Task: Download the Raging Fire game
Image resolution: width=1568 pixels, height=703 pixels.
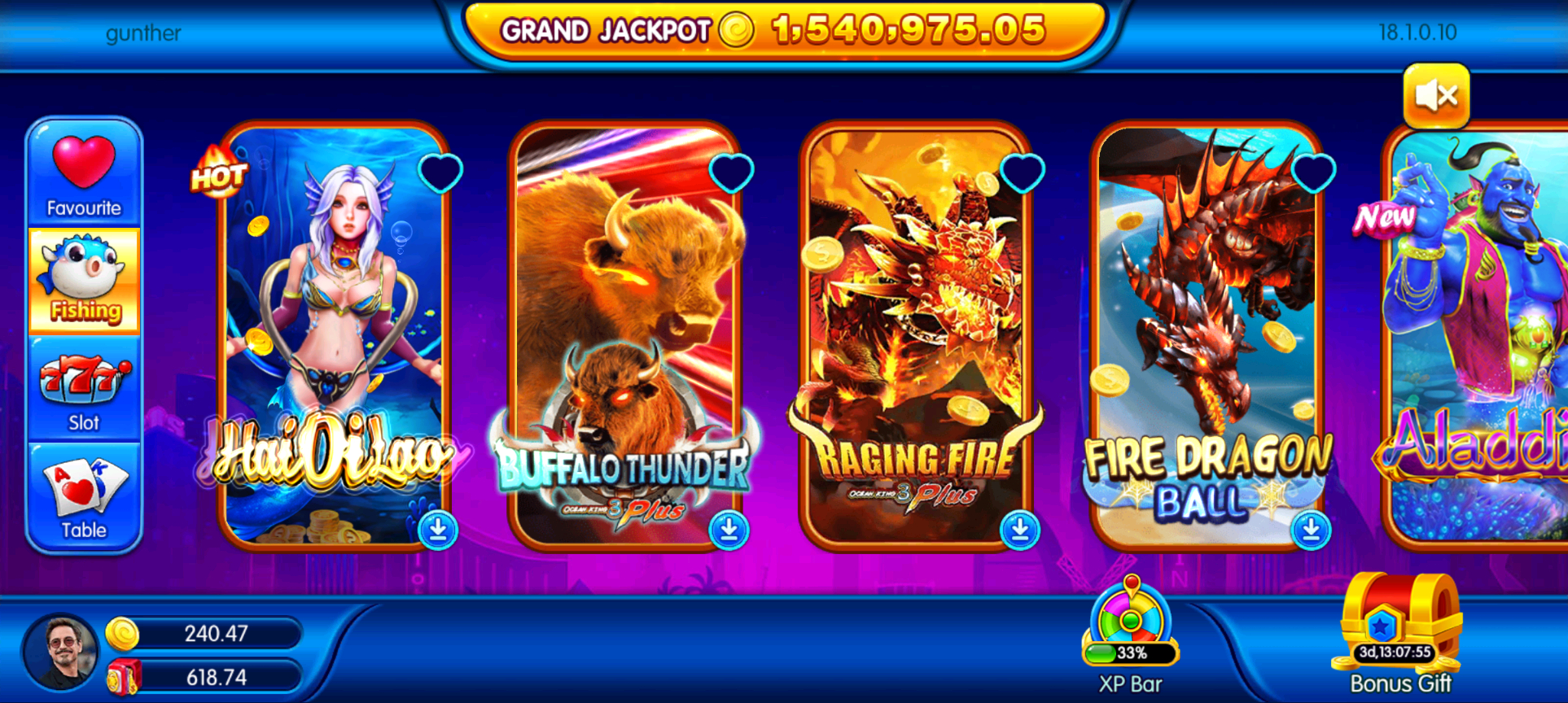Action: pyautogui.click(x=1020, y=530)
